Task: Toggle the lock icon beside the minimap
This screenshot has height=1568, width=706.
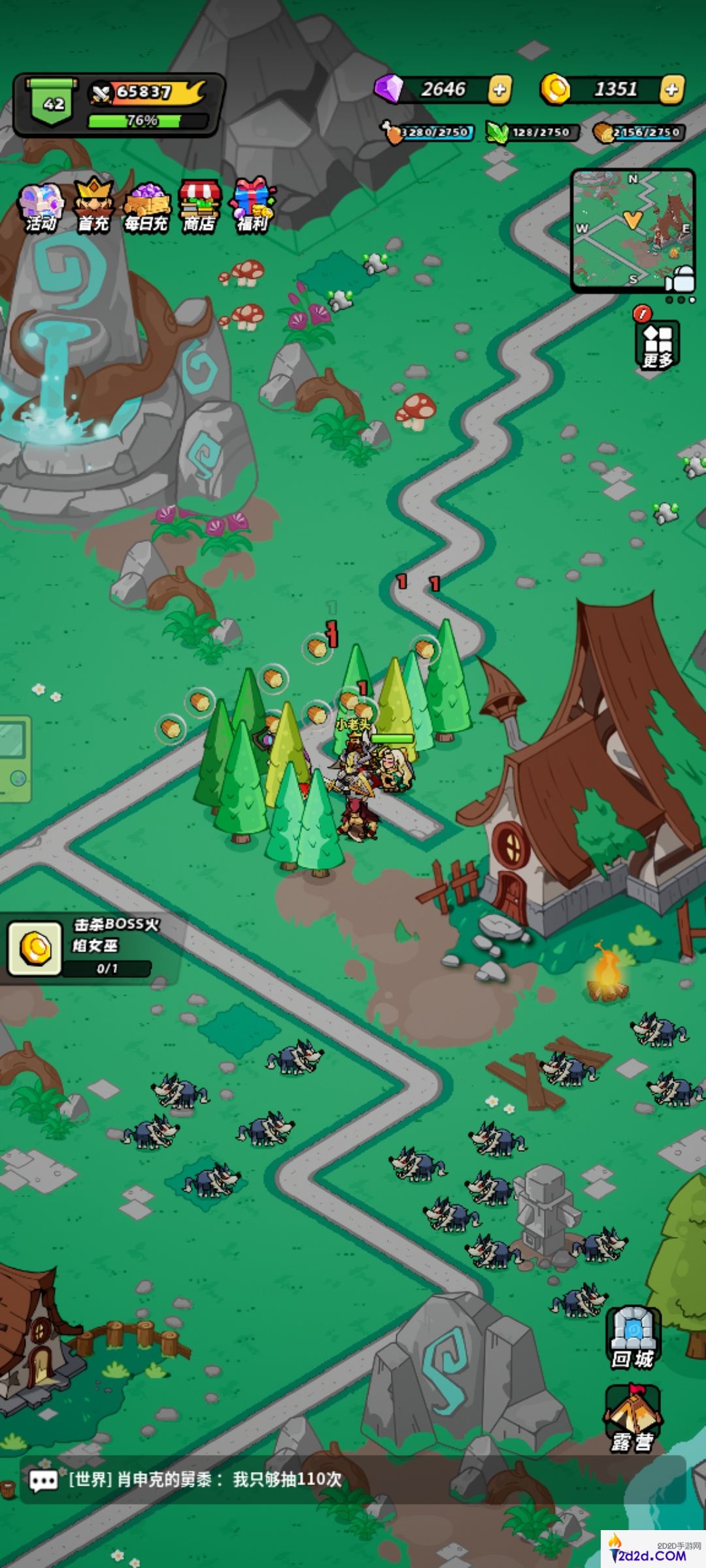Action: (681, 278)
